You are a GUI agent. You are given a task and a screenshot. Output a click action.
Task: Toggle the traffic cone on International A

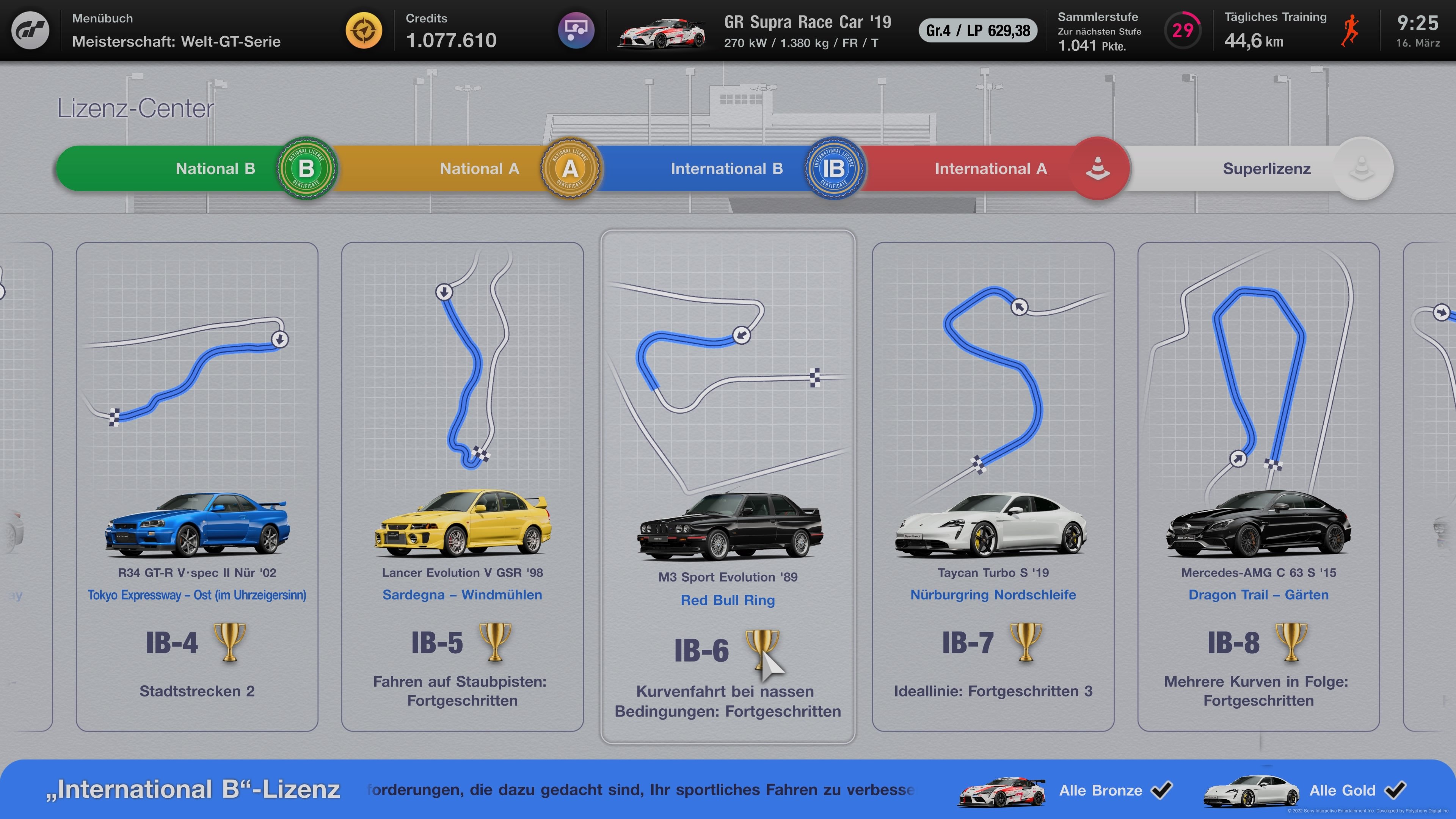click(1097, 168)
